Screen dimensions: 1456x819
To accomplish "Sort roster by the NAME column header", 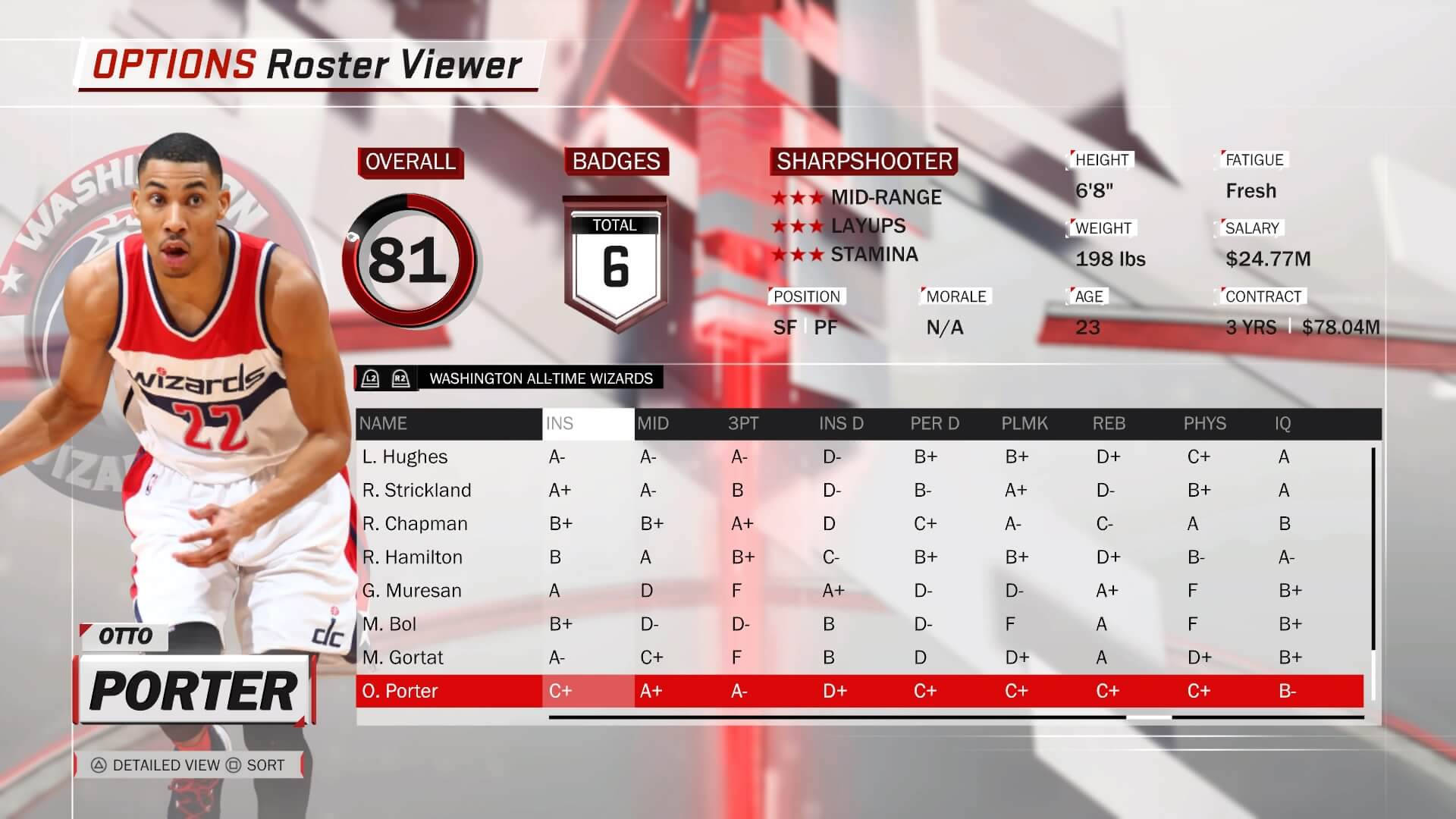I will [x=383, y=423].
